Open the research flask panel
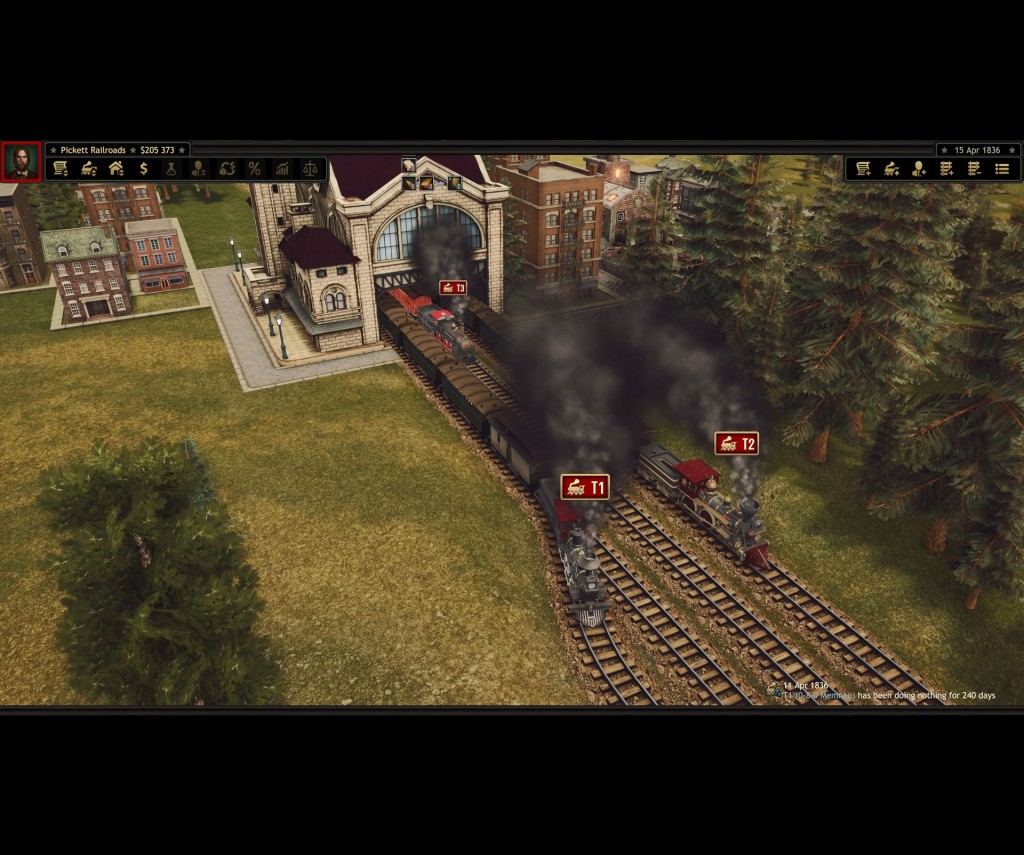 click(x=171, y=169)
